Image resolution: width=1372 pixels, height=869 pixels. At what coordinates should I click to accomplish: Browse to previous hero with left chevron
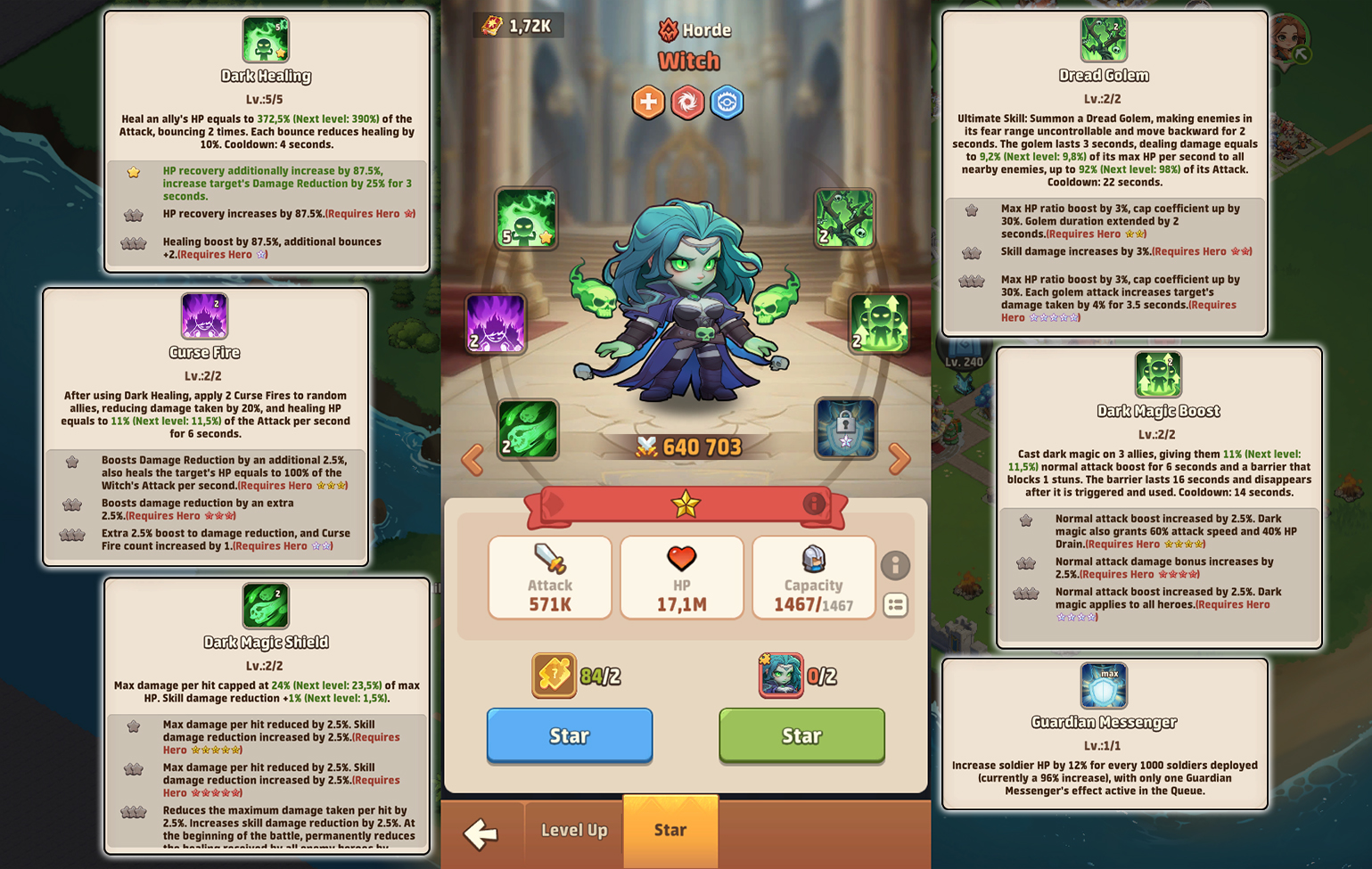coord(472,458)
